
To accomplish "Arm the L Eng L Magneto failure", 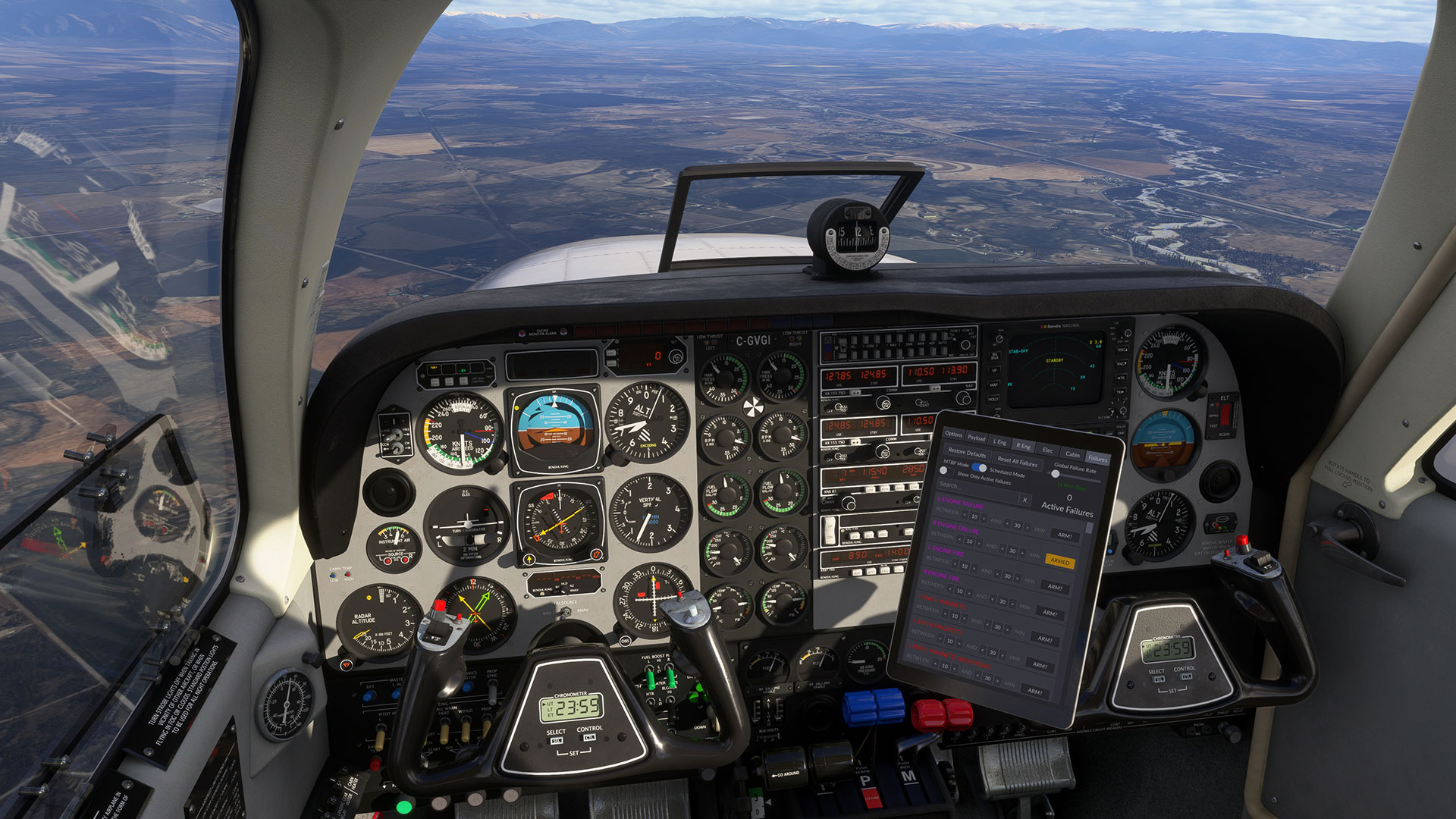I will pyautogui.click(x=1050, y=613).
